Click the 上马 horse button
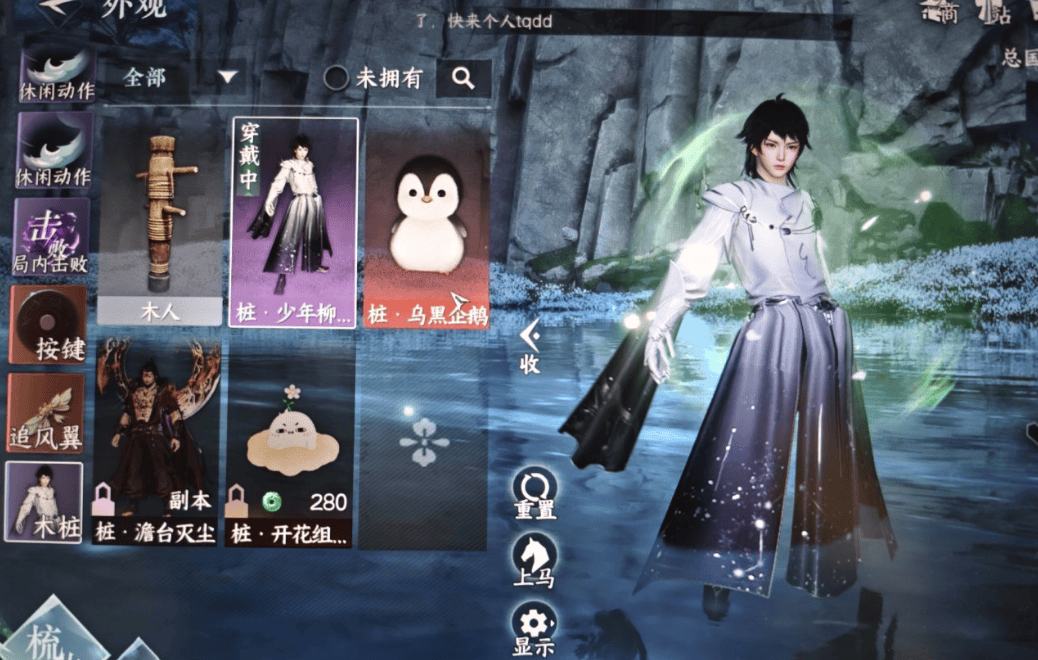The image size is (1038, 660). coord(534,560)
